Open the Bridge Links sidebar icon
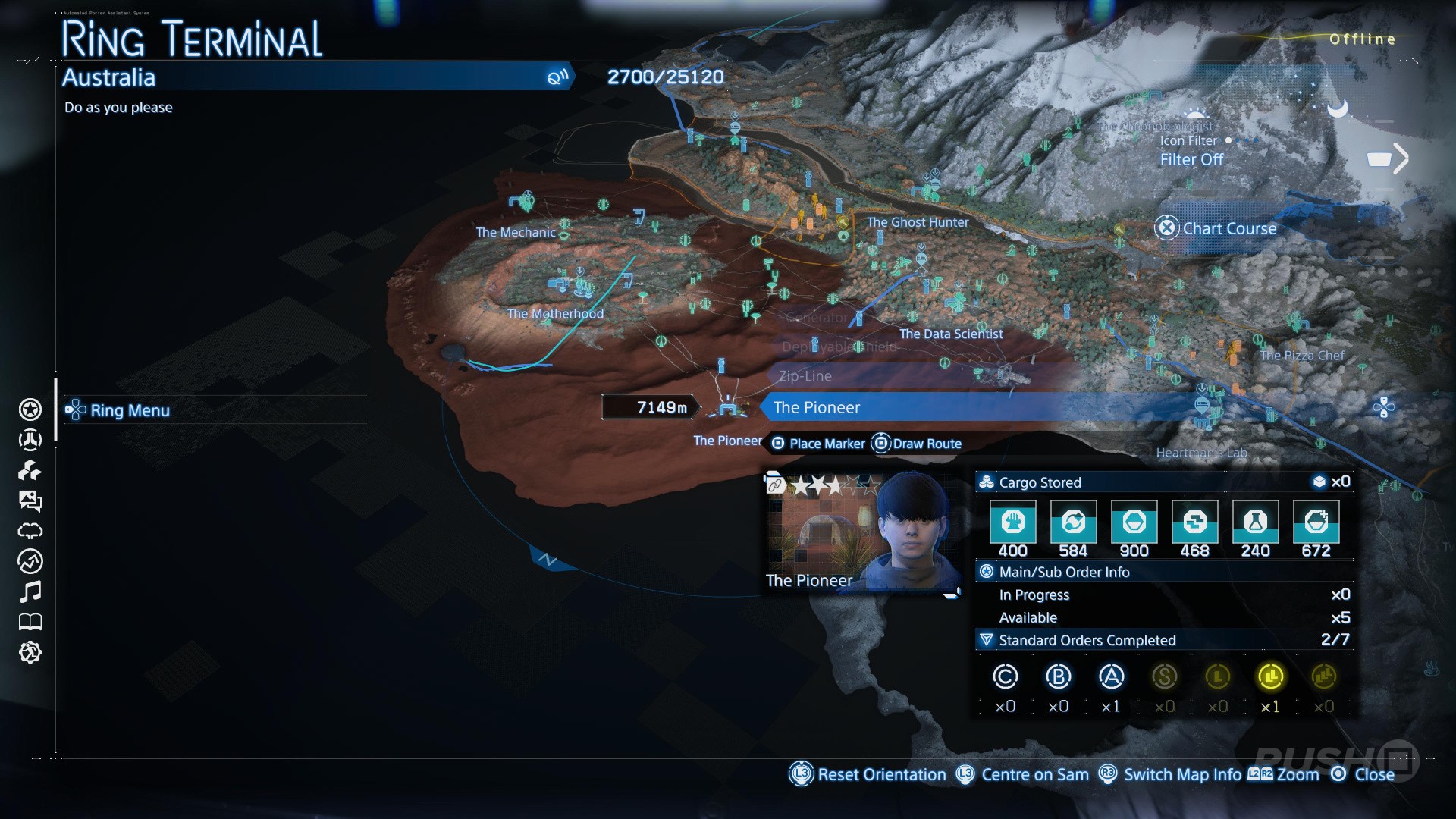This screenshot has width=1456, height=819. pyautogui.click(x=30, y=440)
